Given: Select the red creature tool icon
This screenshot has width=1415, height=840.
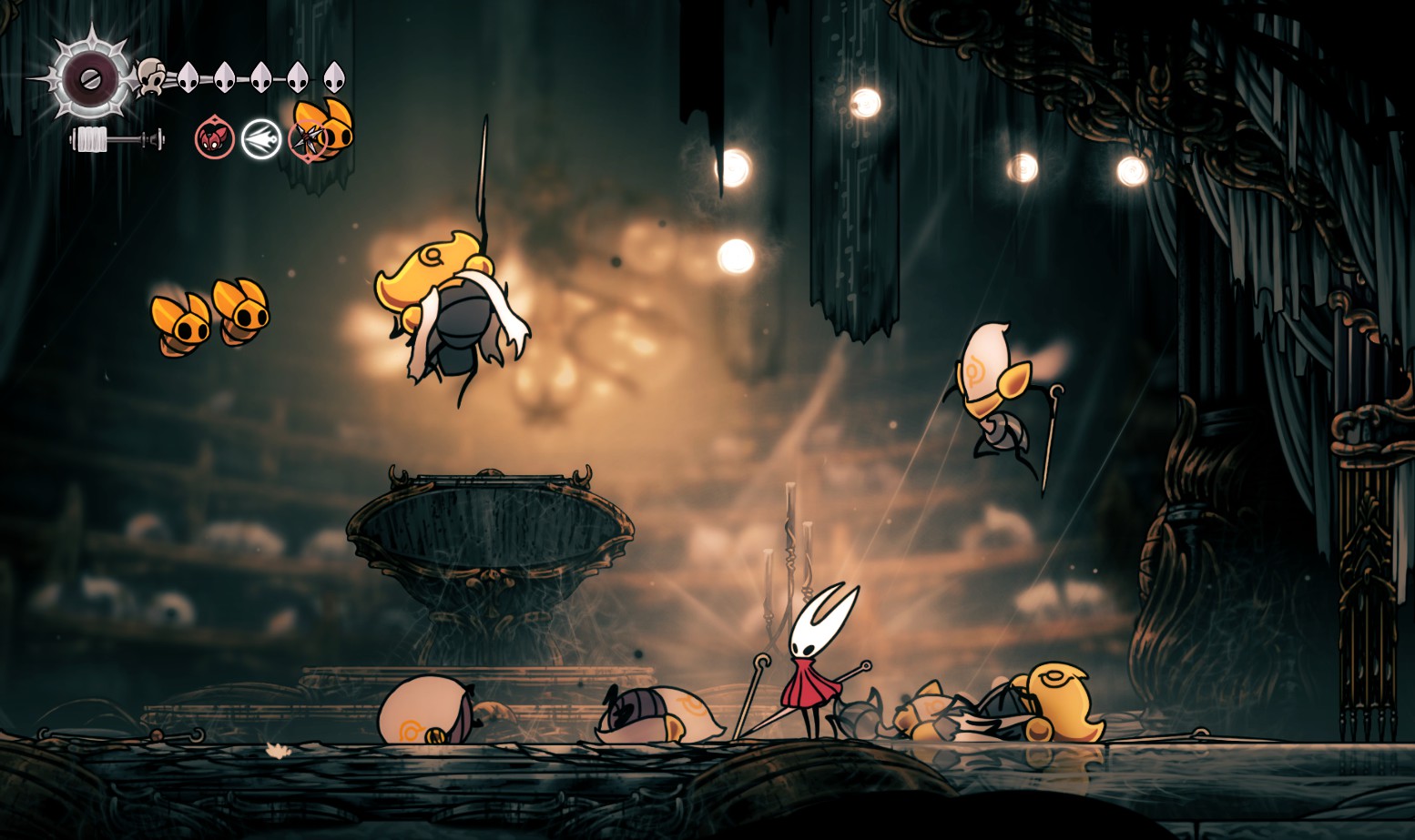Looking at the screenshot, I should [215, 139].
